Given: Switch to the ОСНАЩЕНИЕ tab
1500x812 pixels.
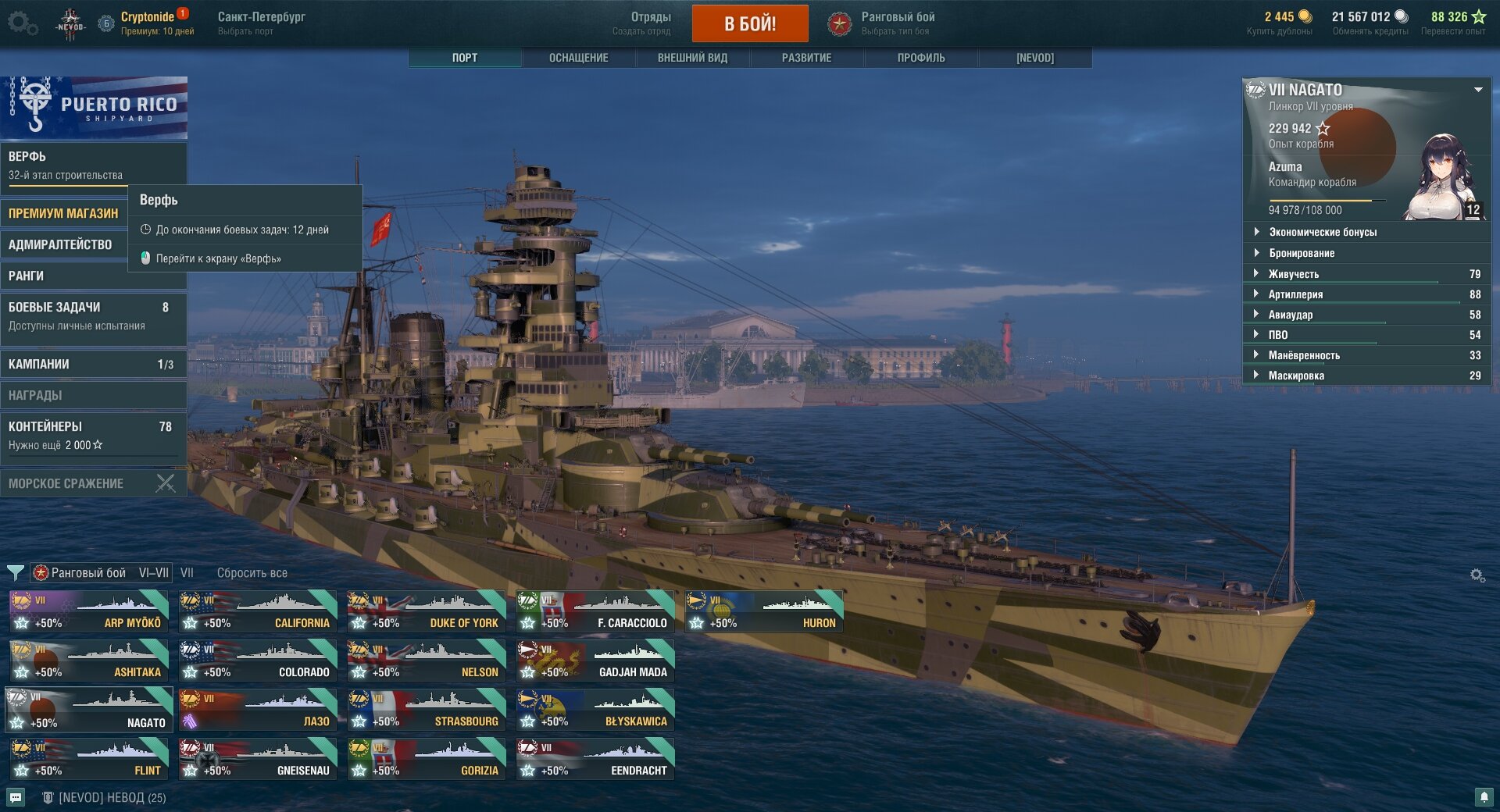Looking at the screenshot, I should click(x=578, y=58).
